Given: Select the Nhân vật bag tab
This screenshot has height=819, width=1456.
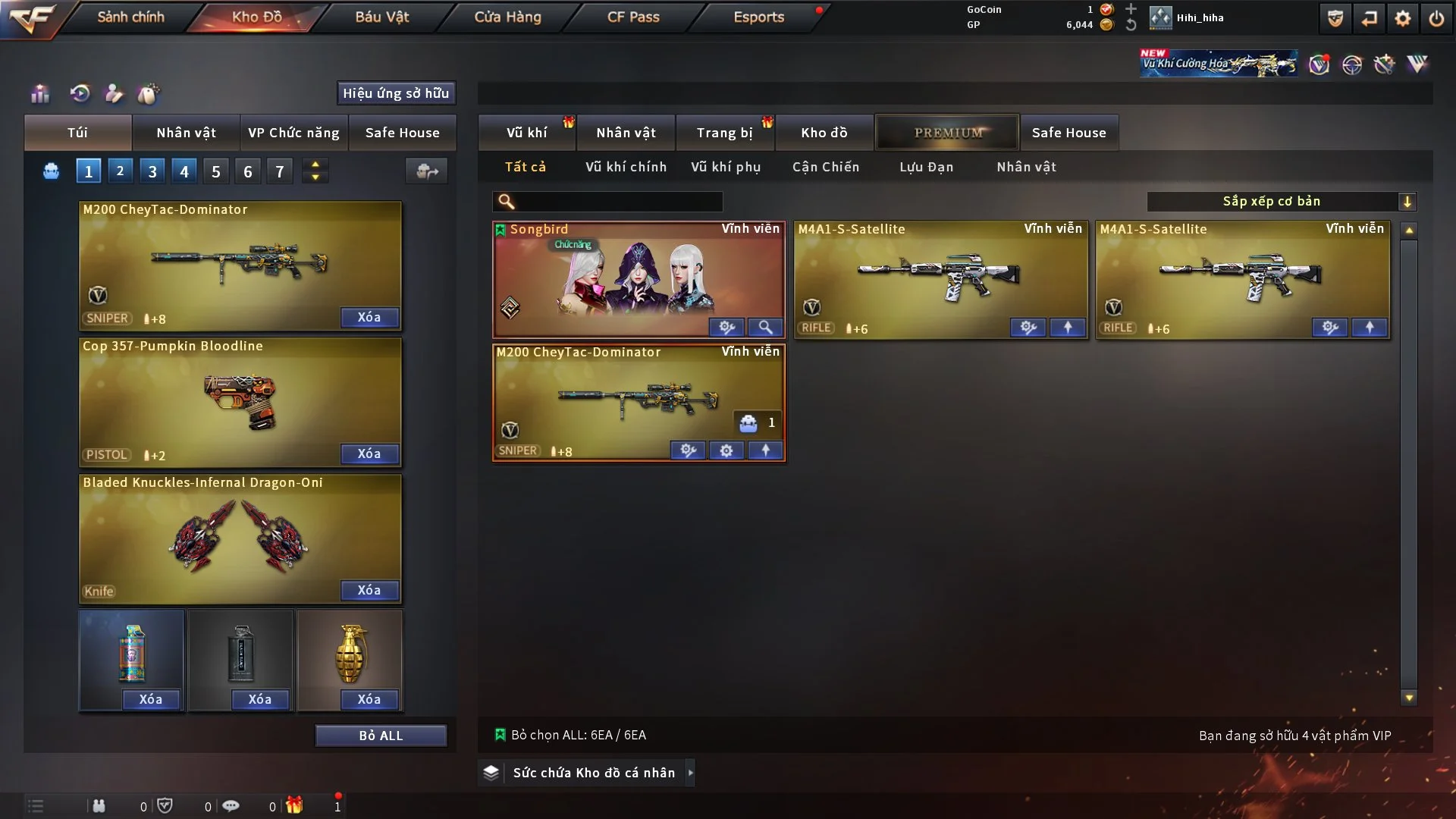Looking at the screenshot, I should coord(186,133).
